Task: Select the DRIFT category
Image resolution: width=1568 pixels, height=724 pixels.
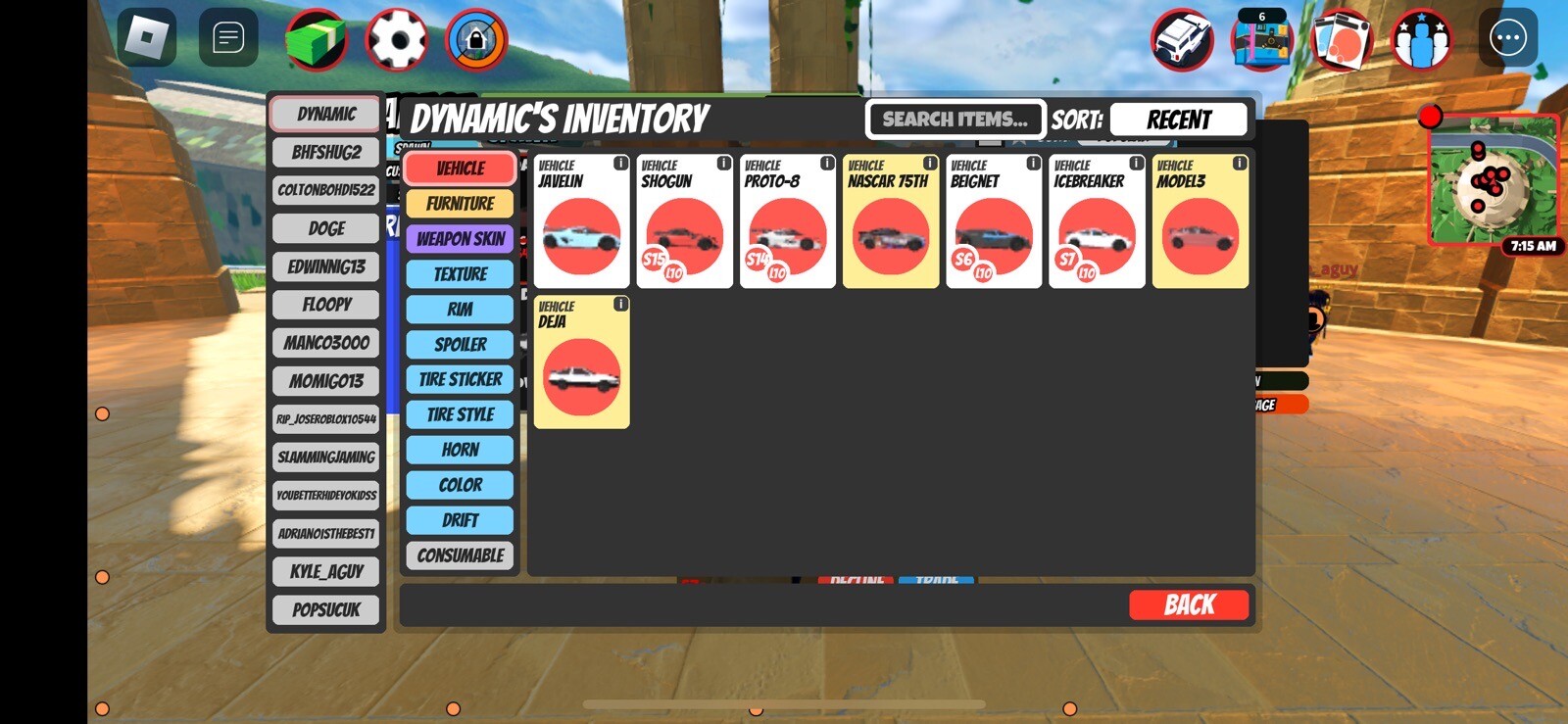Action: [x=459, y=520]
